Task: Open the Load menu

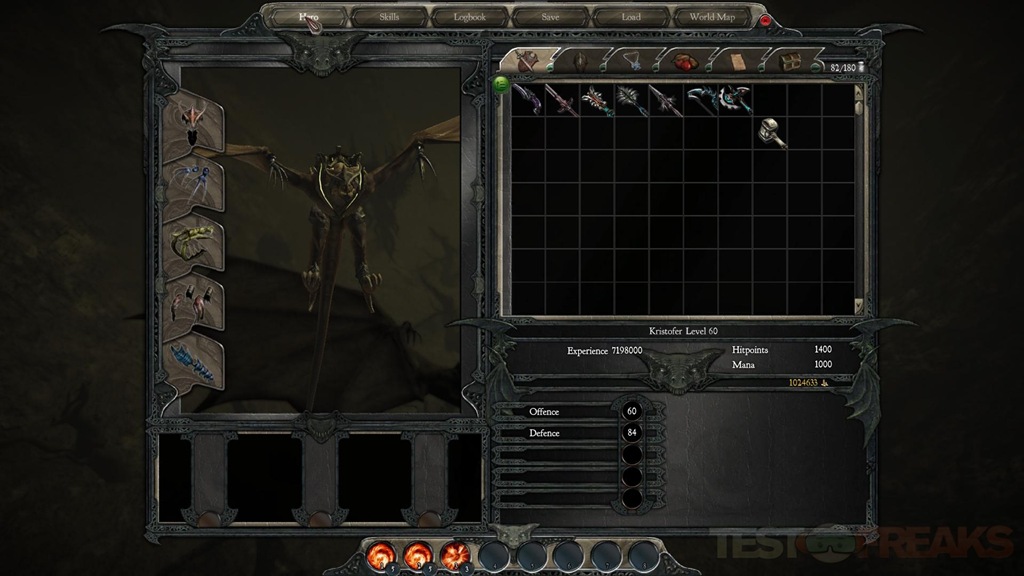Action: (631, 17)
